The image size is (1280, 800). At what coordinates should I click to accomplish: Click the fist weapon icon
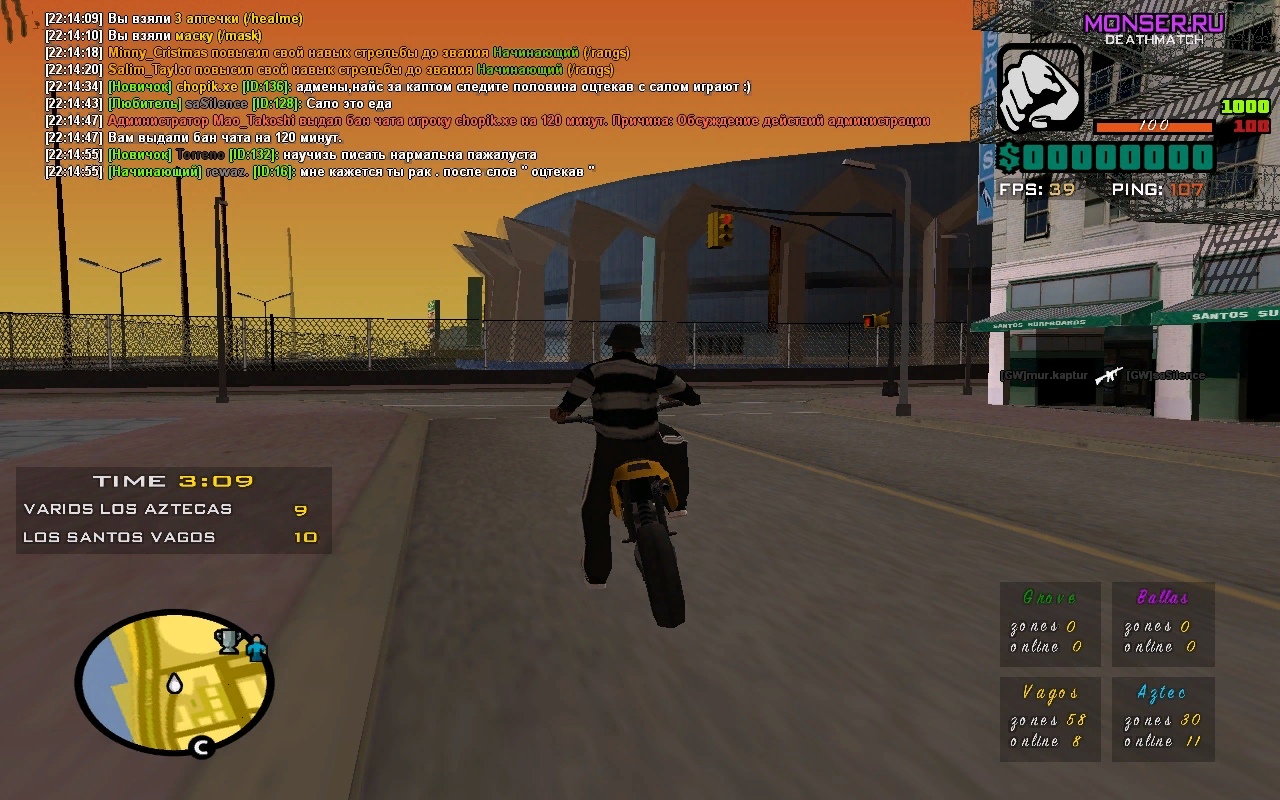(x=1041, y=89)
